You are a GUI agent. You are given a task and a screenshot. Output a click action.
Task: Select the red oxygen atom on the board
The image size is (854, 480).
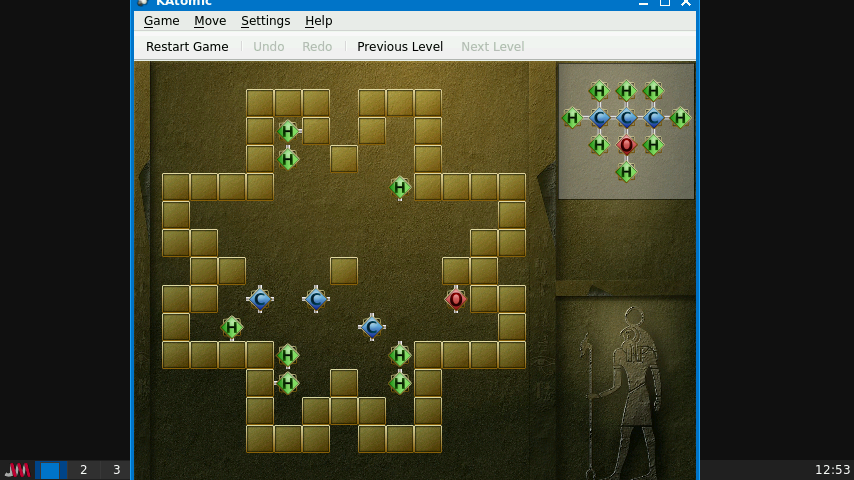point(456,299)
